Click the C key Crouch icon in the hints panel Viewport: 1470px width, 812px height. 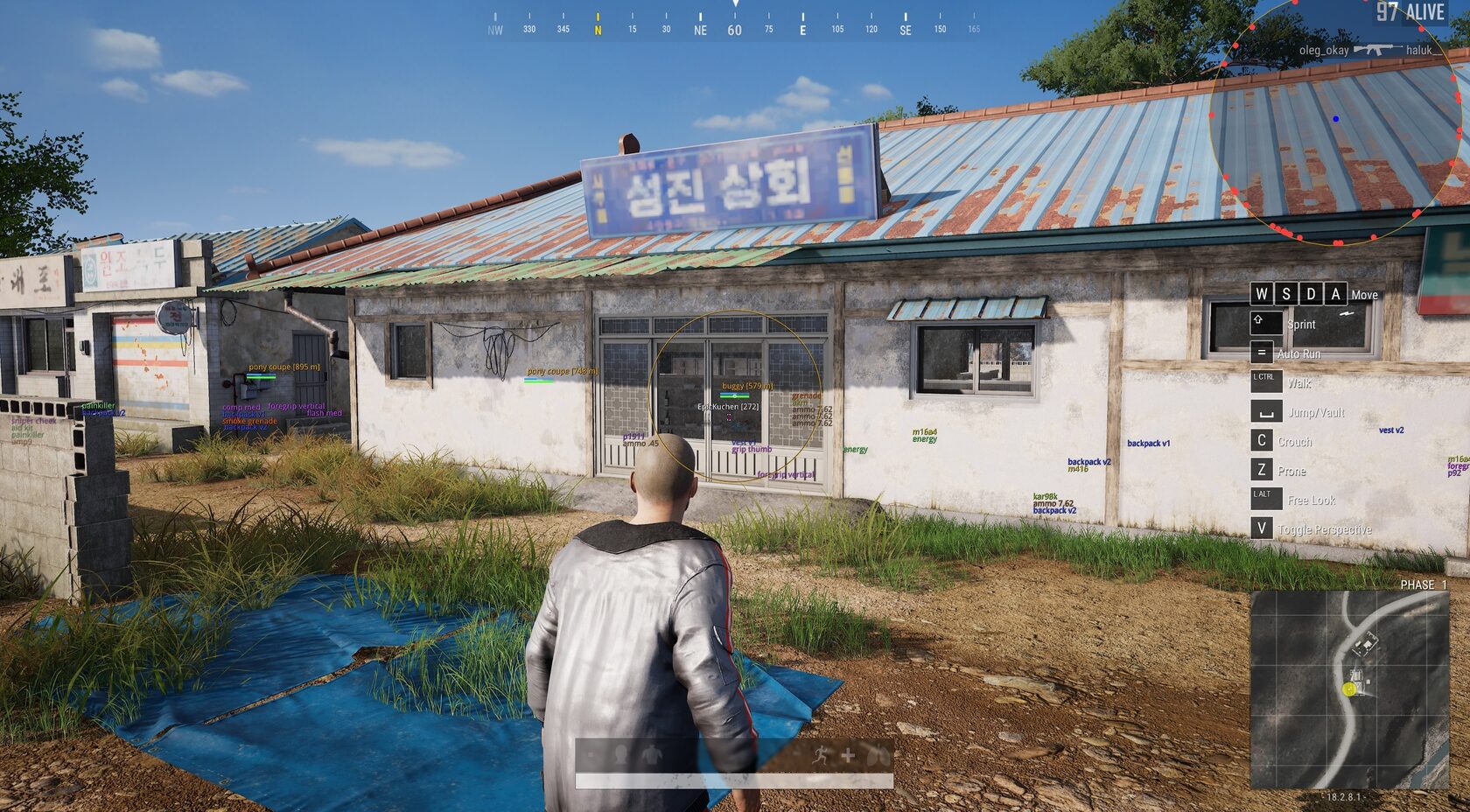coord(1263,441)
